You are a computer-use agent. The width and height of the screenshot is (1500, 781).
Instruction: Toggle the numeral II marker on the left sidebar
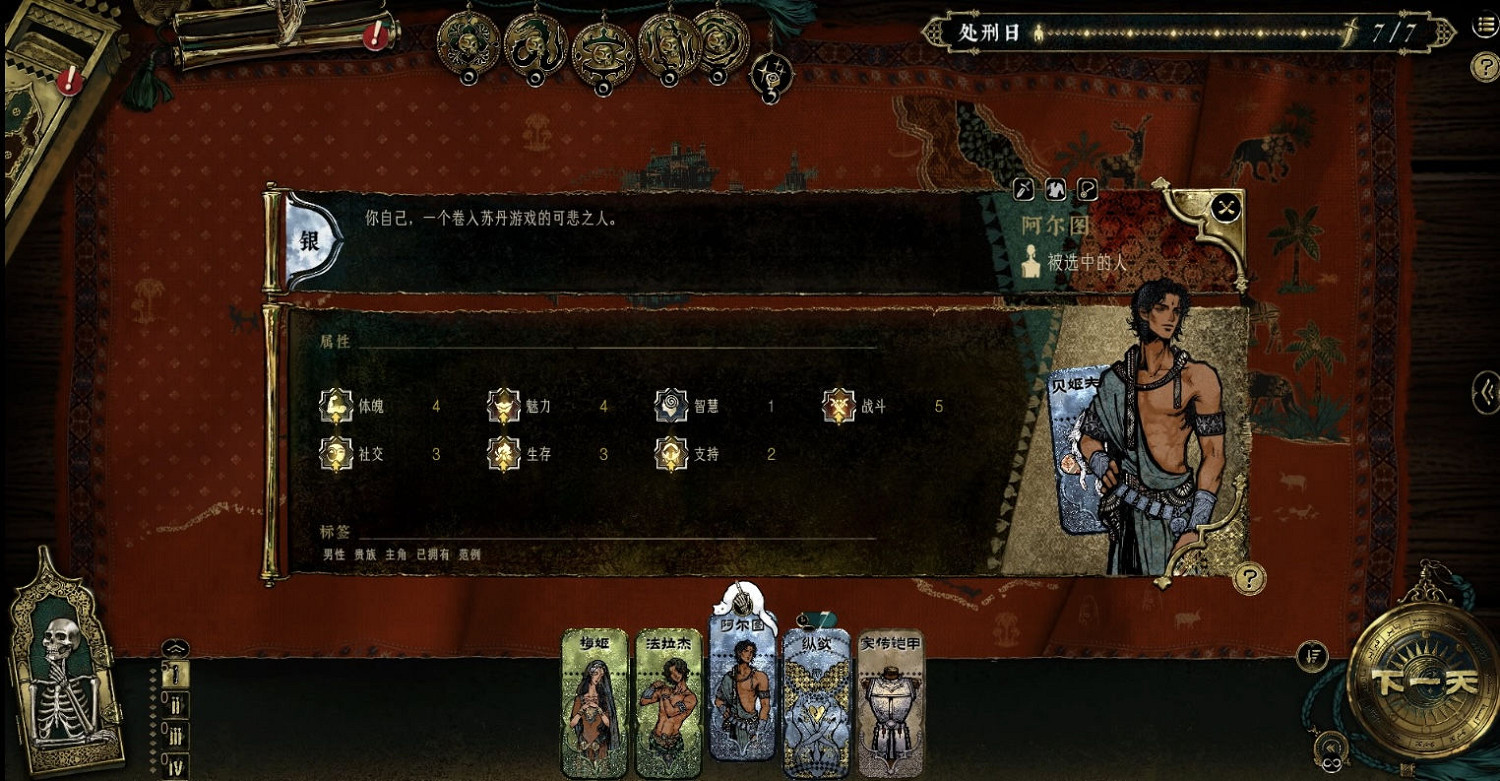[175, 703]
